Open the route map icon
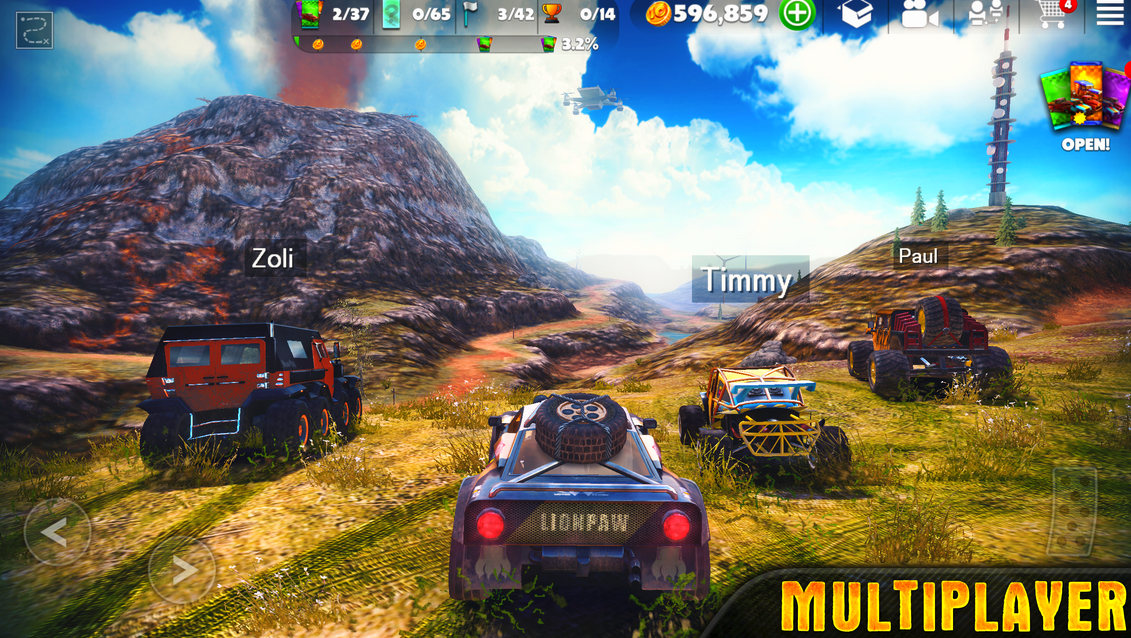This screenshot has width=1131, height=638. 34,30
